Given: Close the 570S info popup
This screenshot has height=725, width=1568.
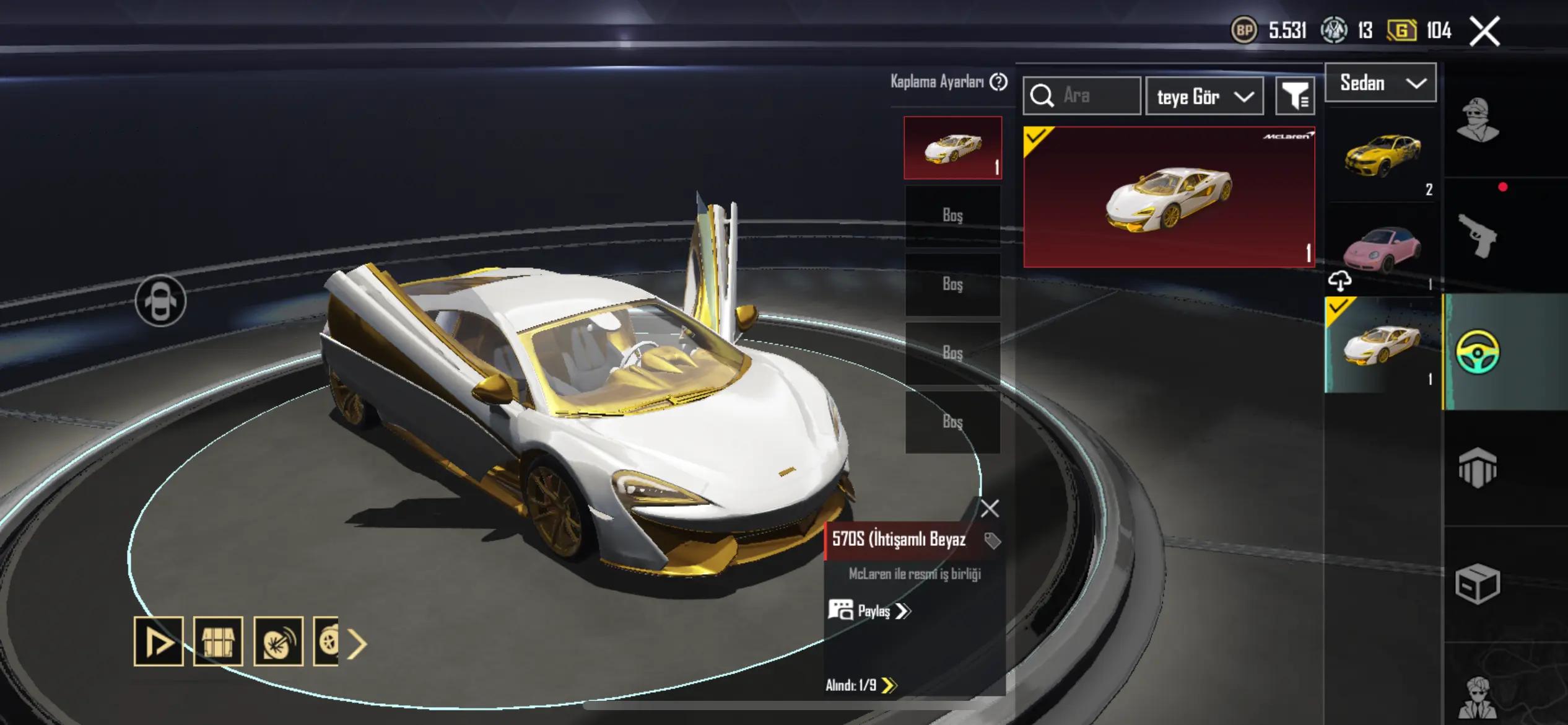Looking at the screenshot, I should [x=990, y=509].
